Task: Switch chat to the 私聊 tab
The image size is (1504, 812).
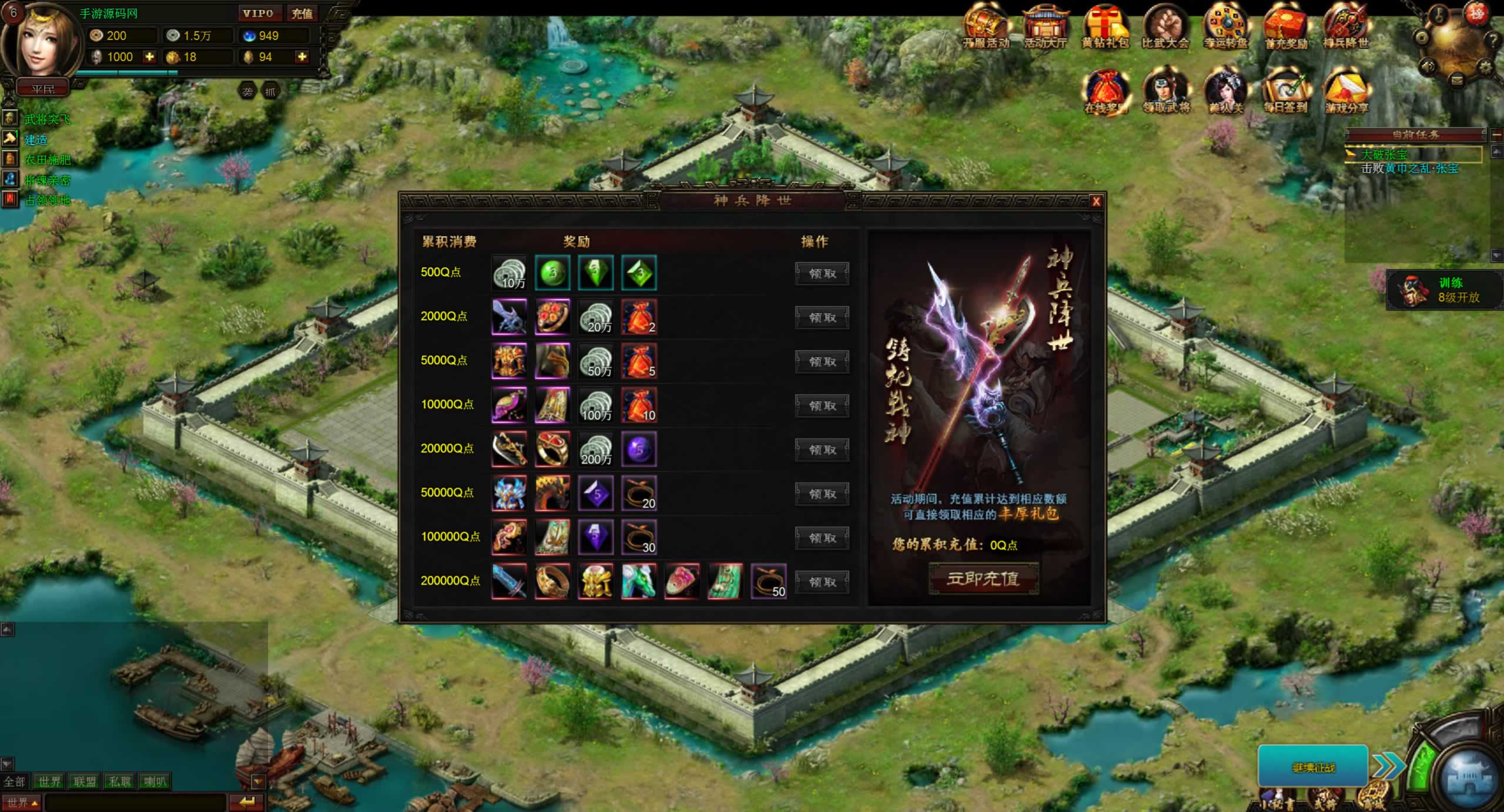Action: click(x=119, y=781)
